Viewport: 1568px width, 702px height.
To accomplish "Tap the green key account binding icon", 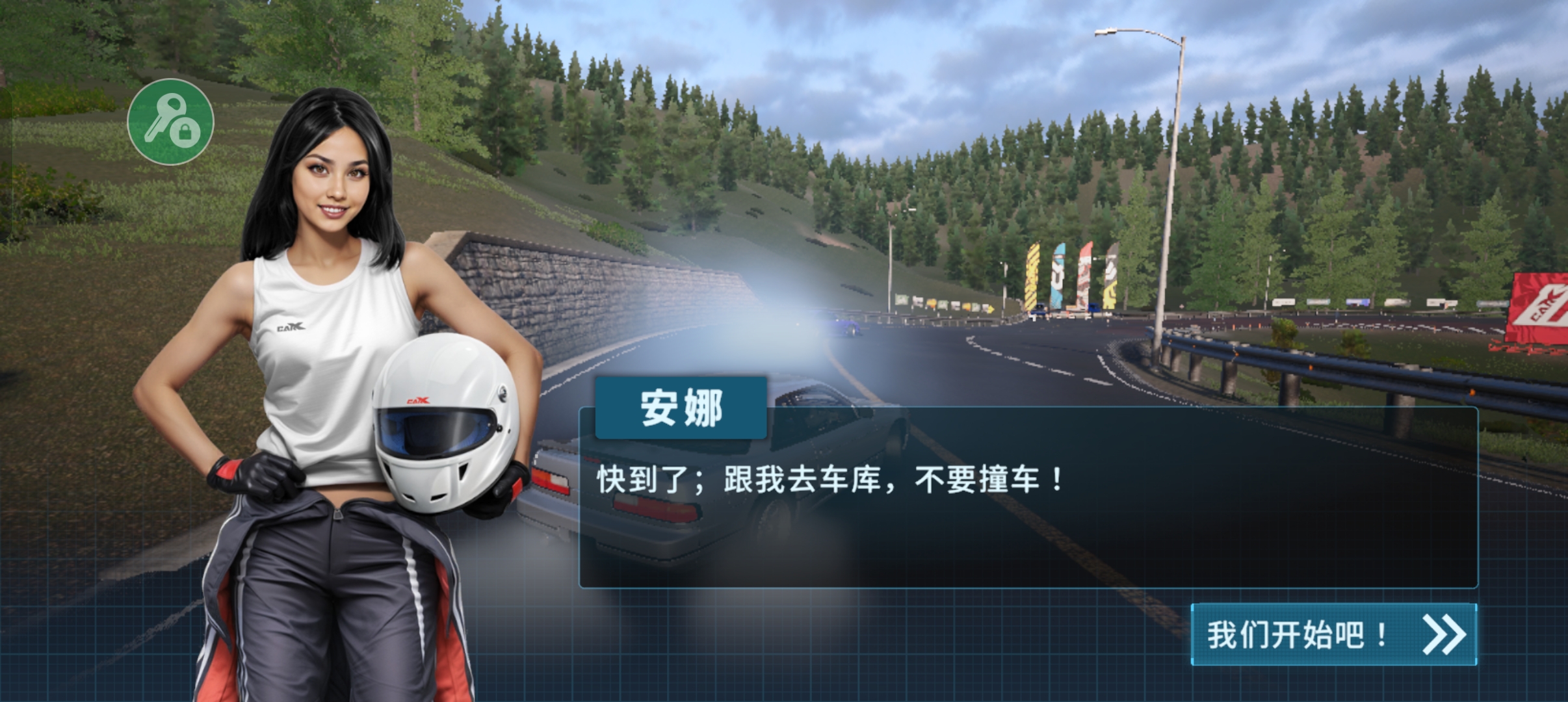I will tap(171, 122).
